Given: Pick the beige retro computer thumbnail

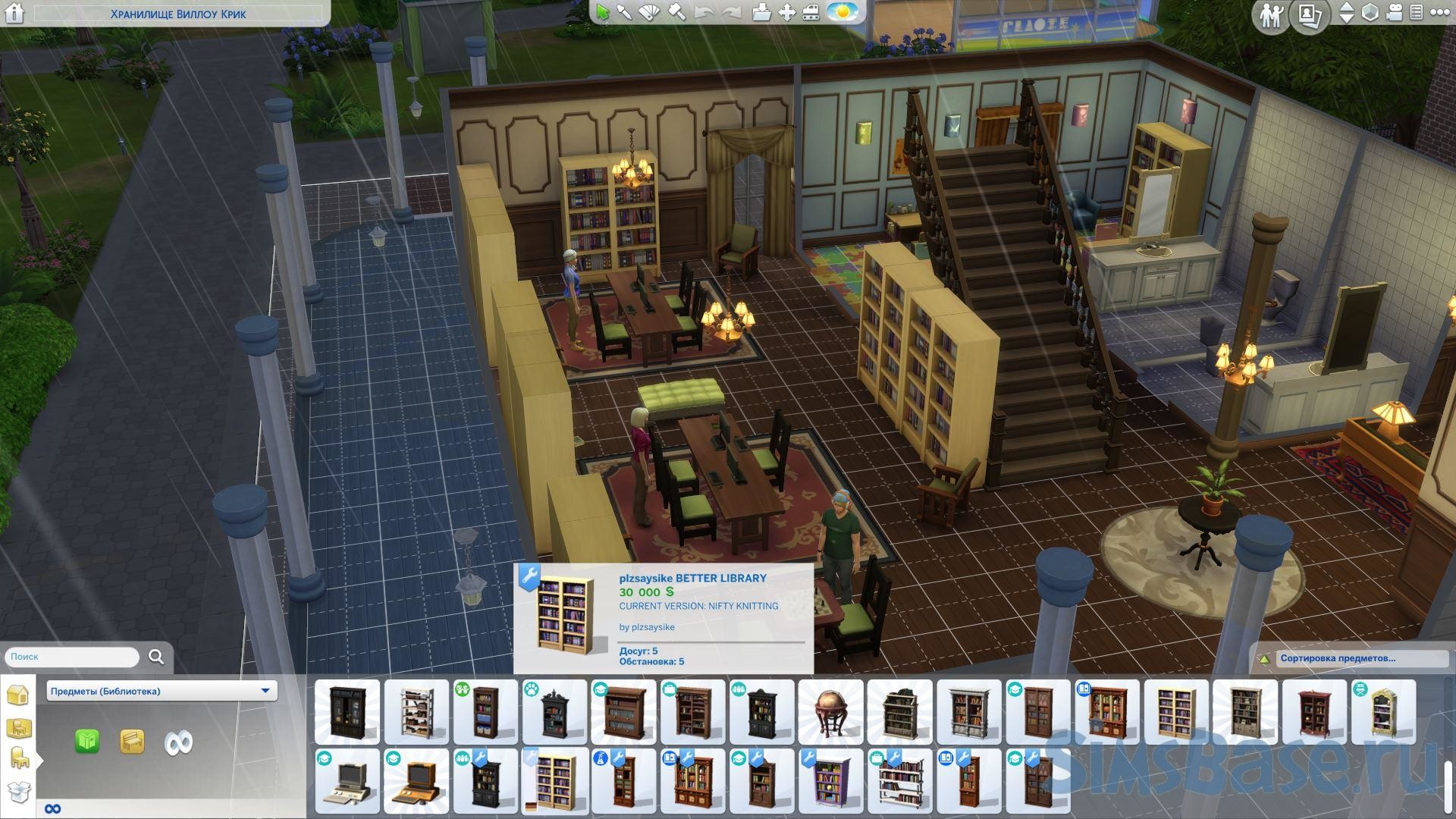Looking at the screenshot, I should 347,781.
